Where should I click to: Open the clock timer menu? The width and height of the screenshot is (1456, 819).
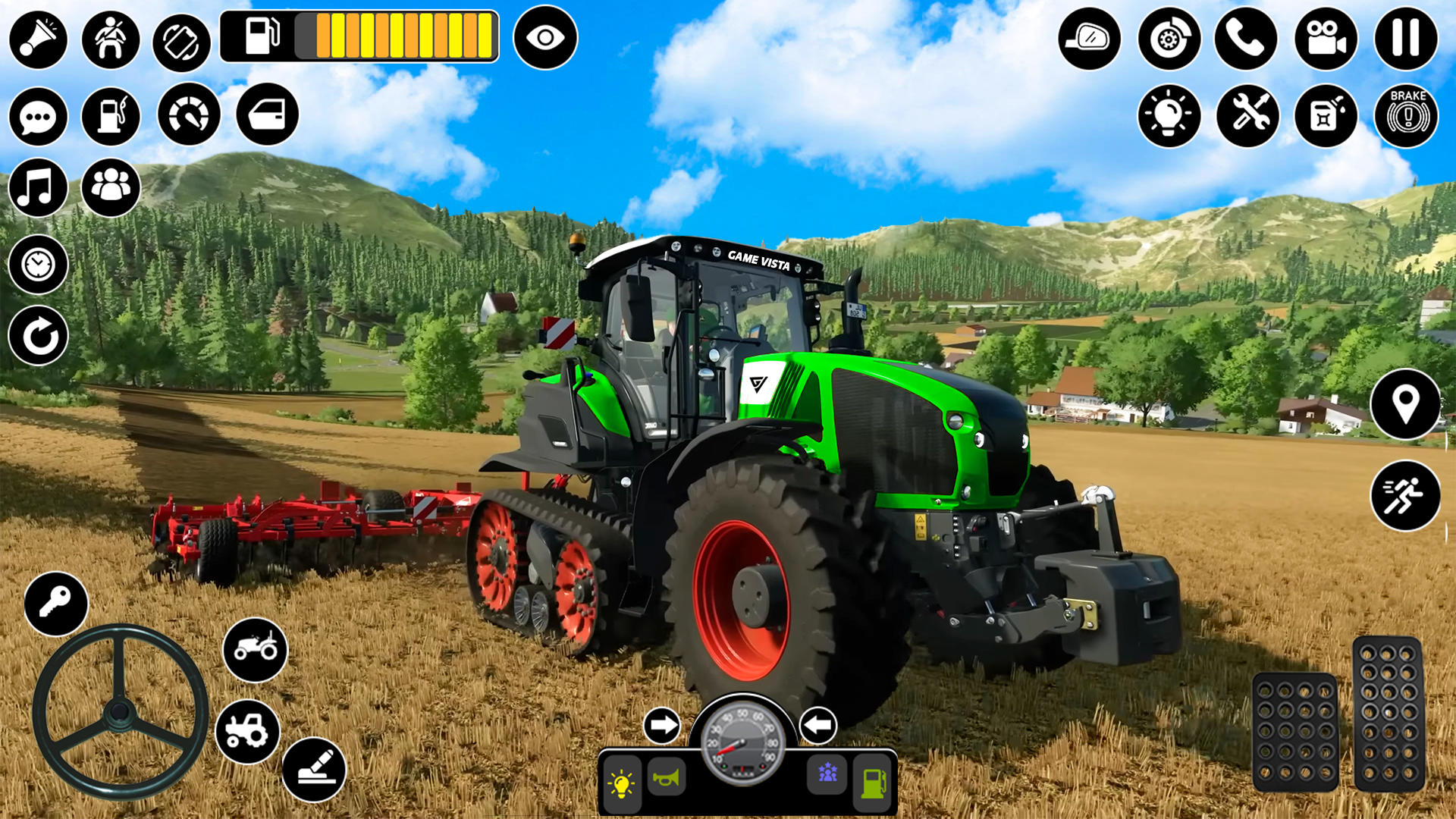point(37,265)
